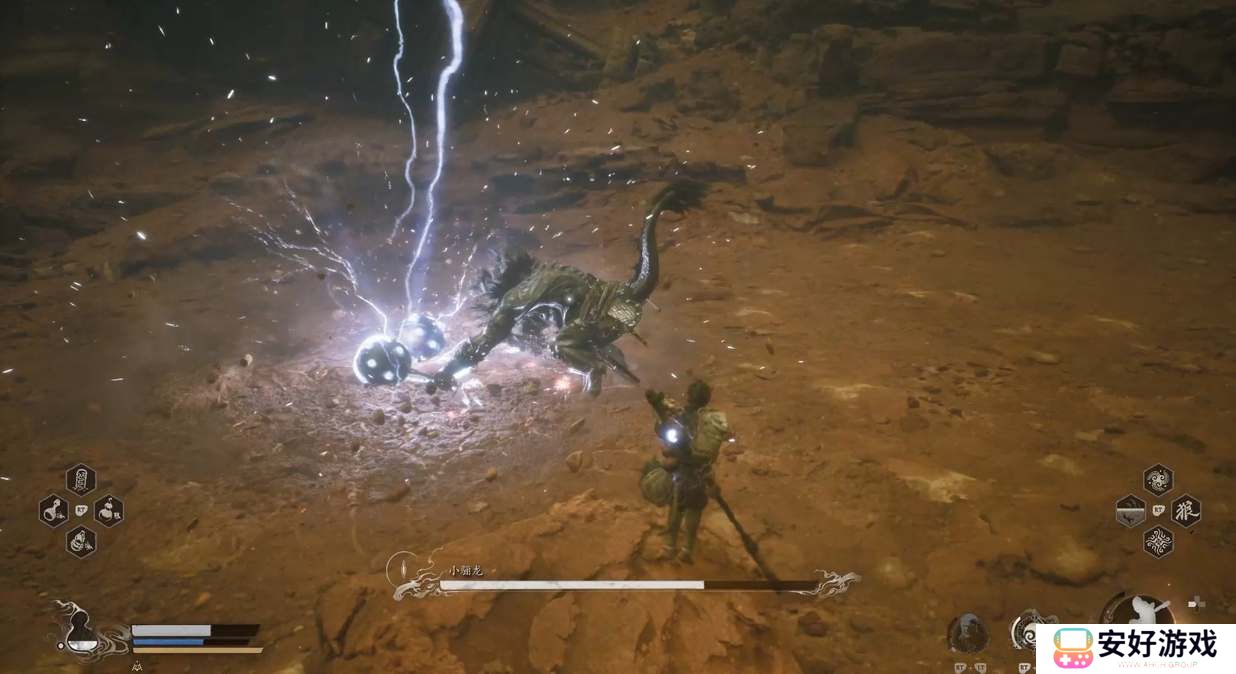The width and height of the screenshot is (1236, 674).
Task: Select the bottom item slot in the quick wheel
Action: tap(81, 542)
